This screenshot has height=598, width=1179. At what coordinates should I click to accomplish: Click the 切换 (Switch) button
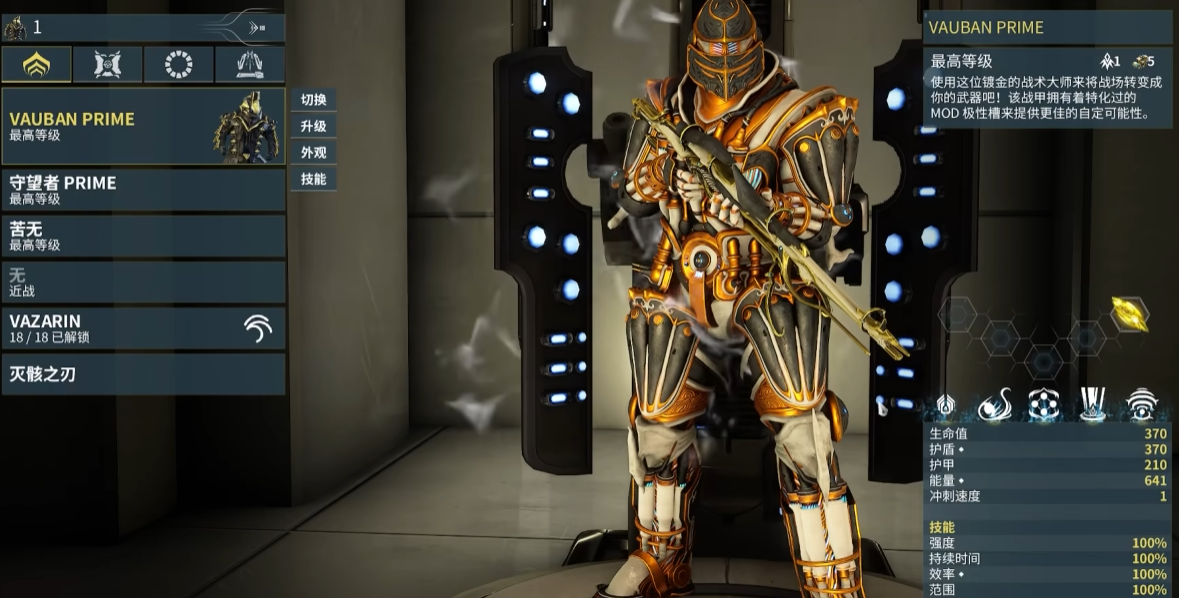(314, 100)
